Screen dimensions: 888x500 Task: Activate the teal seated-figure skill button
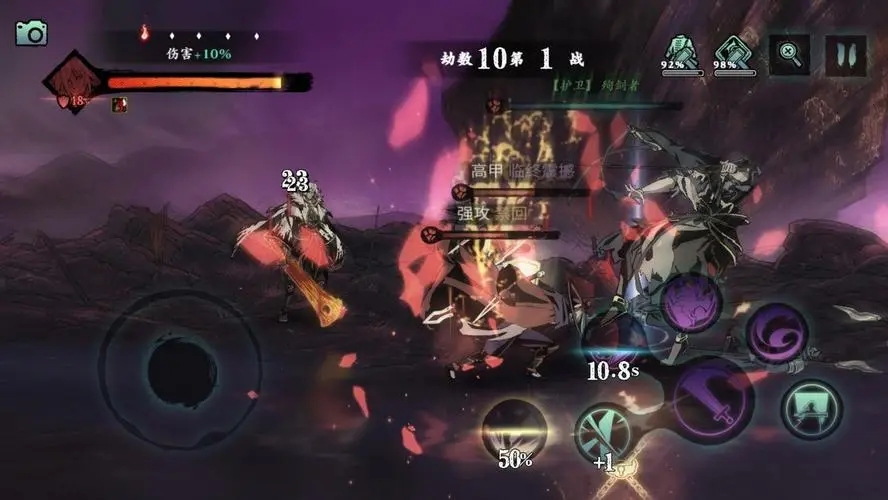click(811, 408)
